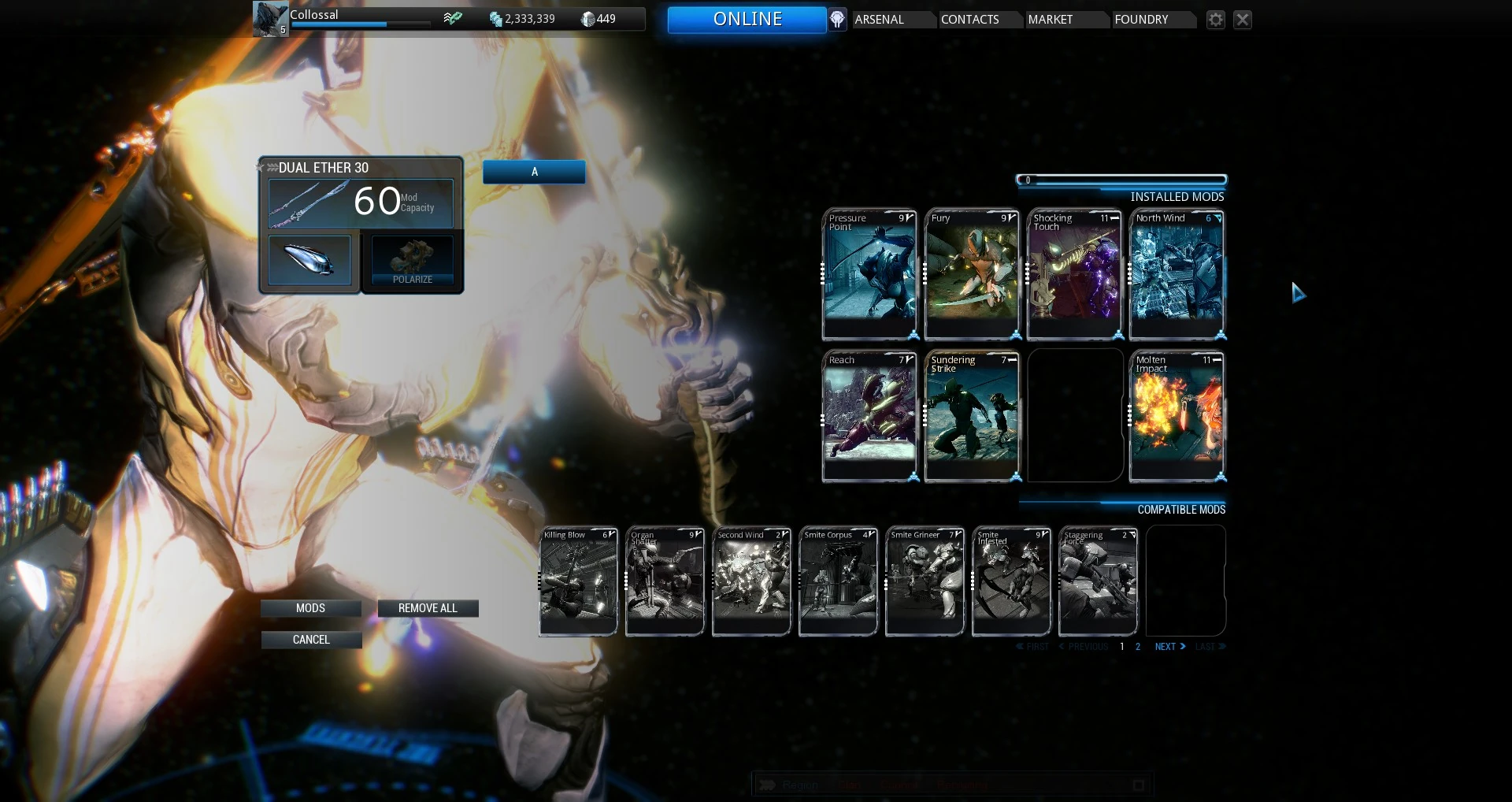Go to NEXT page of compatible mods

1167,646
